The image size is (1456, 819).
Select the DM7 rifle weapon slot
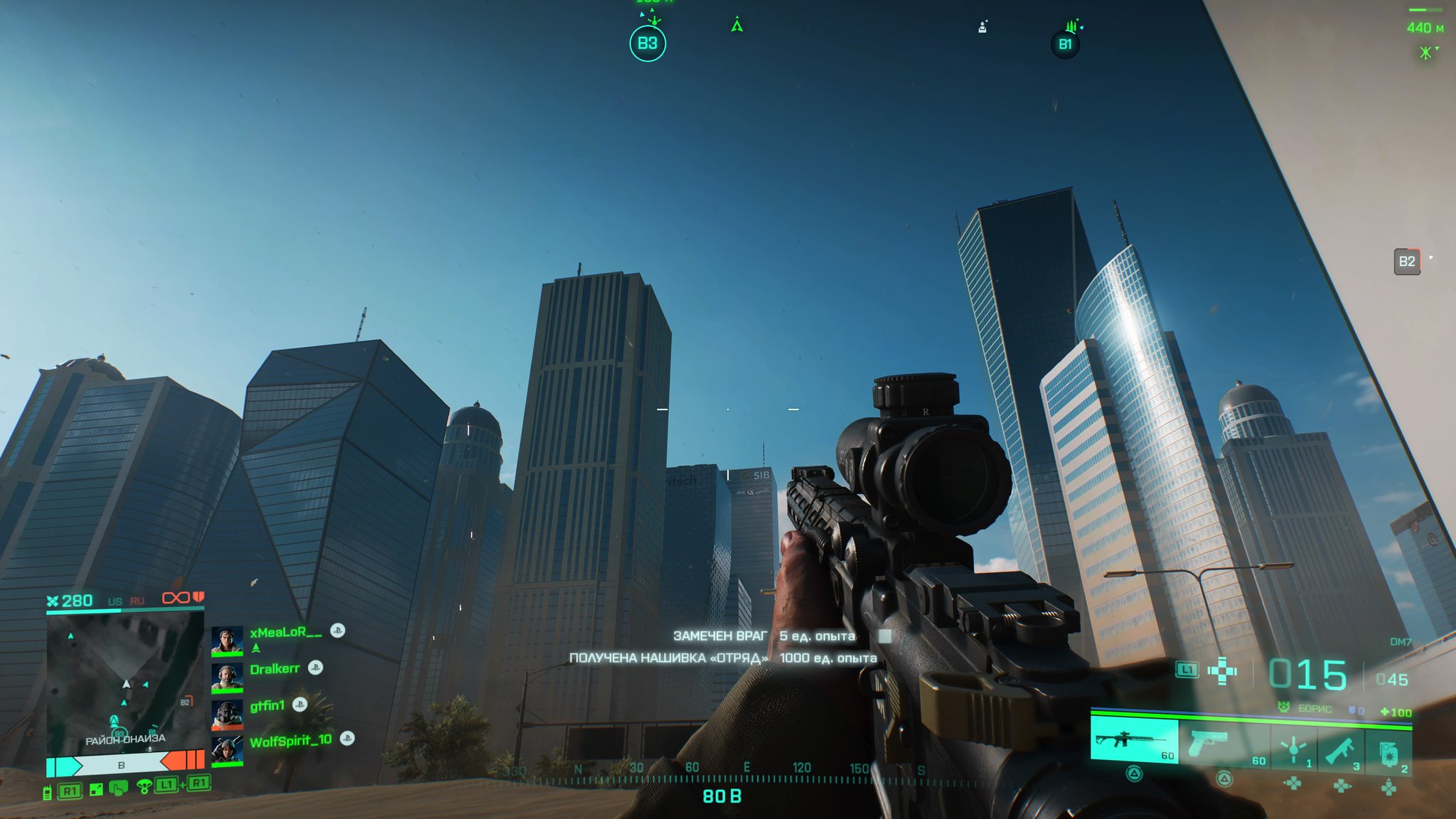(x=1134, y=741)
